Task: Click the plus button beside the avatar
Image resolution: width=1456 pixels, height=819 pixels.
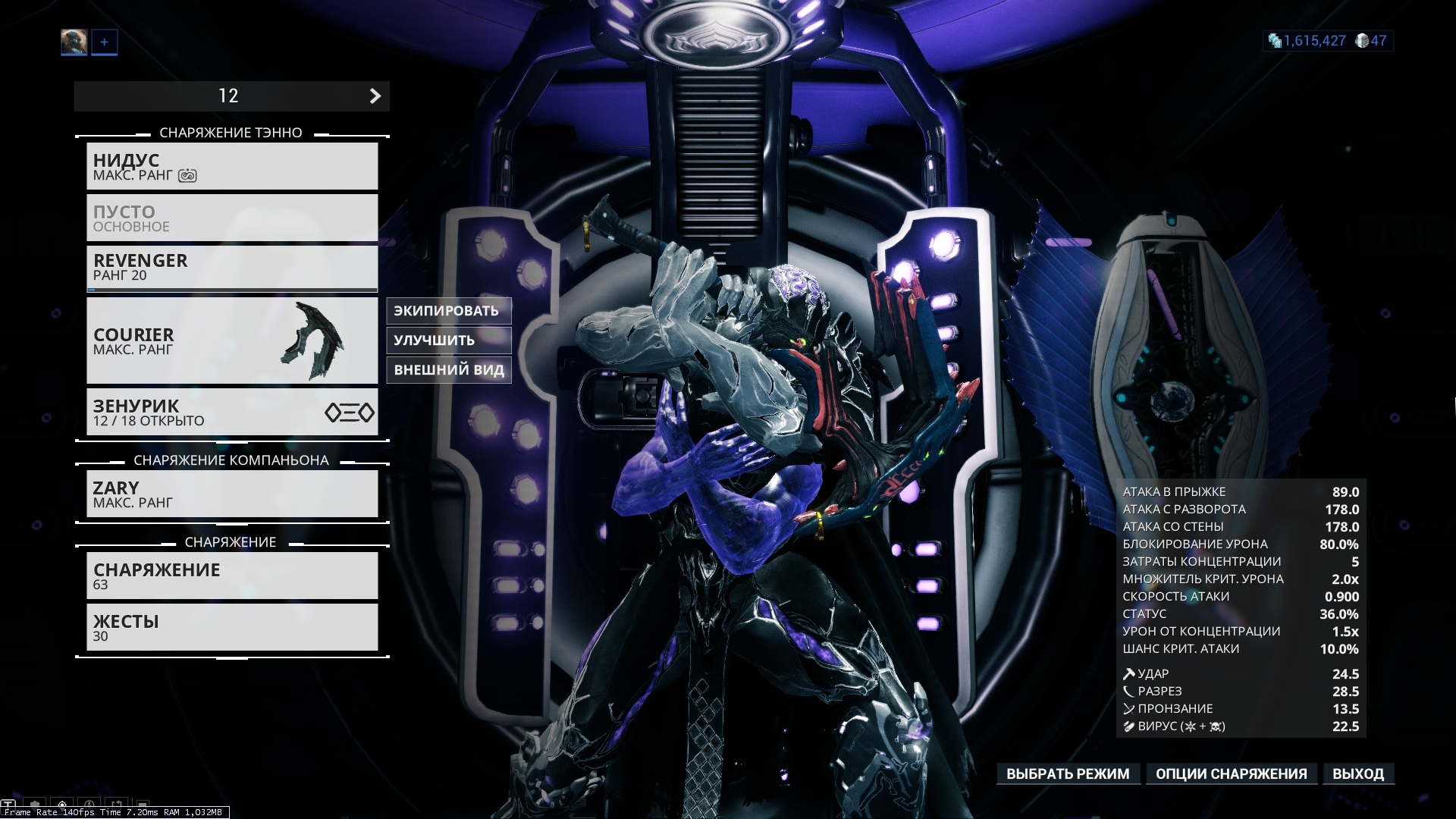Action: pos(105,42)
